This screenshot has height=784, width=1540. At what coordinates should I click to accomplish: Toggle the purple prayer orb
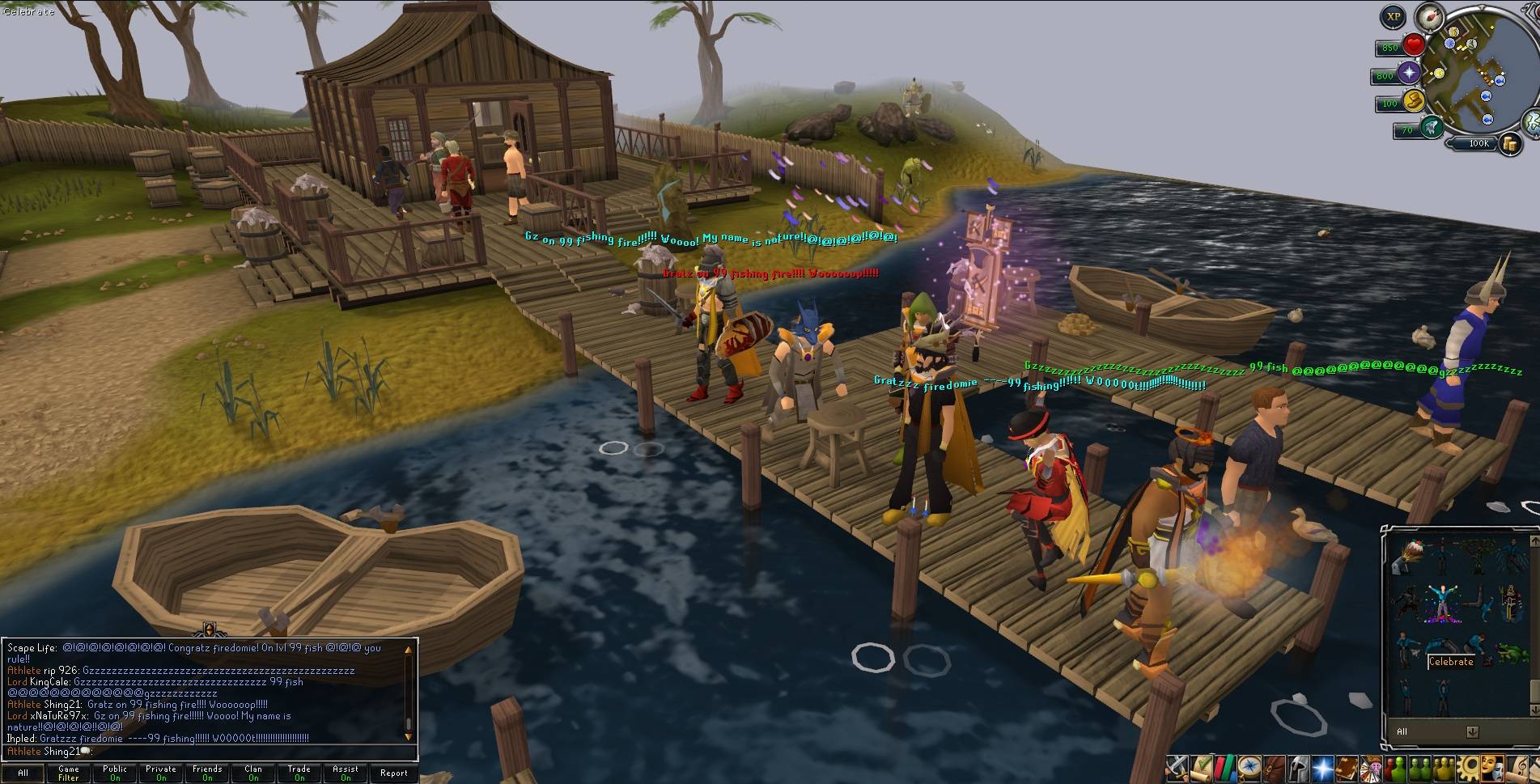1410,74
